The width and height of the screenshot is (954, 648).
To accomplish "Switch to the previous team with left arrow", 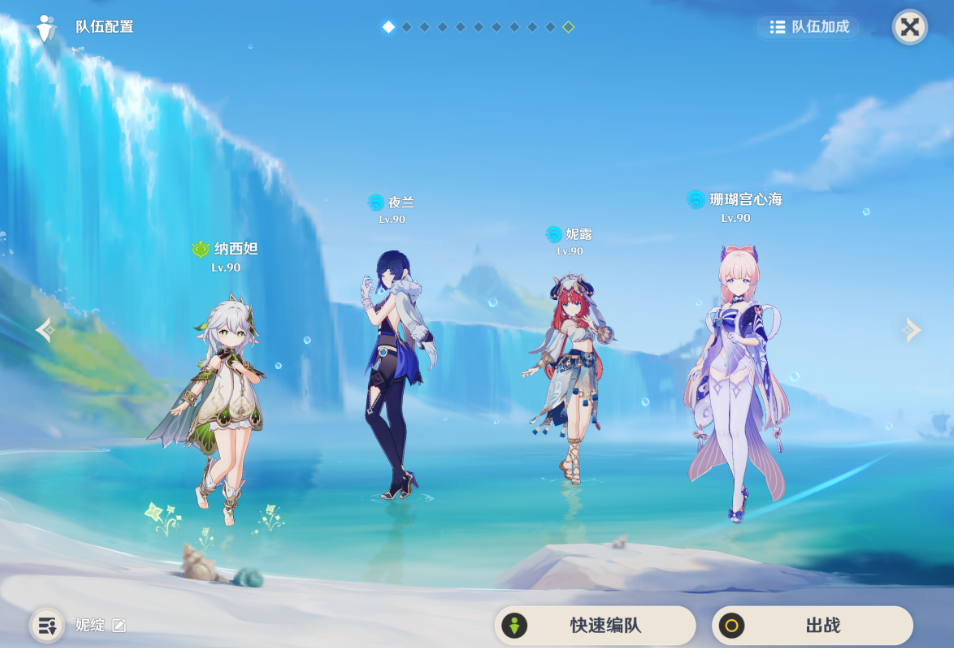I will tap(44, 329).
